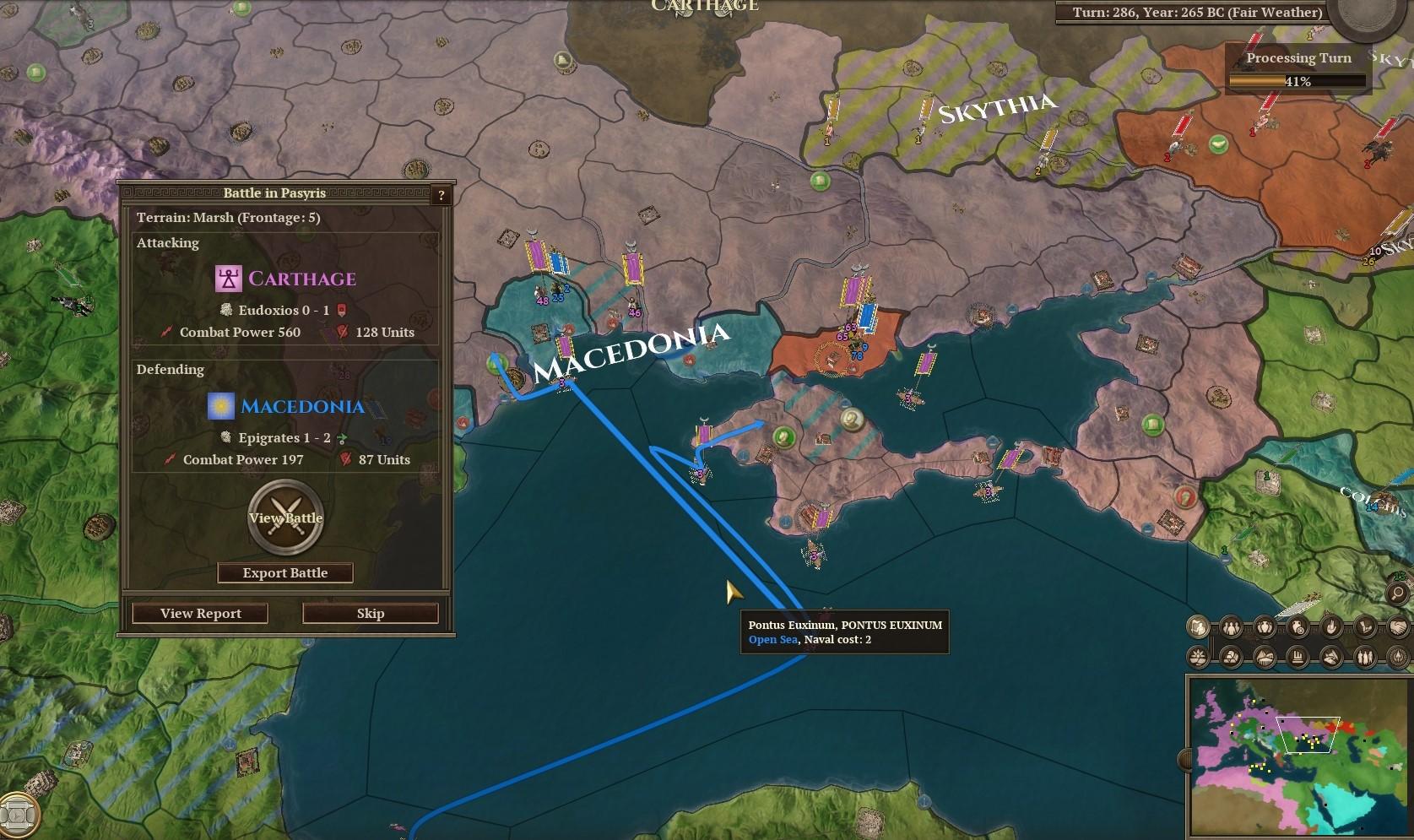Open the battle panel help question mark
The height and width of the screenshot is (840, 1414).
441,195
